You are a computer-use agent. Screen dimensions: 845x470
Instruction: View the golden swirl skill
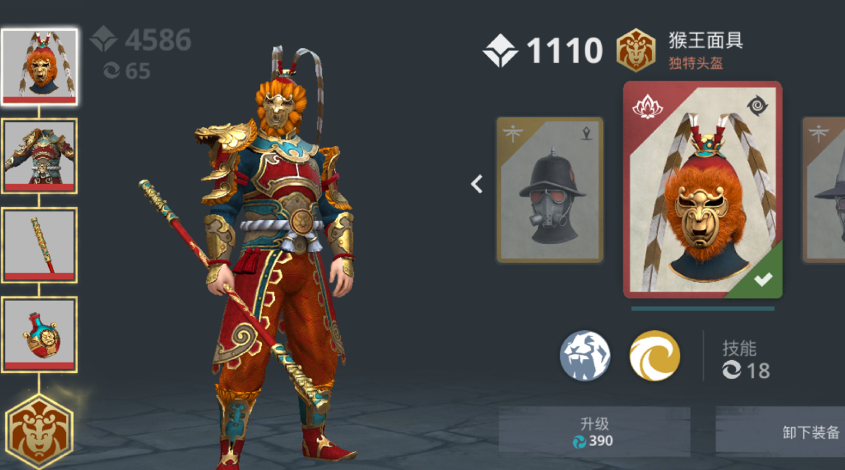click(655, 356)
